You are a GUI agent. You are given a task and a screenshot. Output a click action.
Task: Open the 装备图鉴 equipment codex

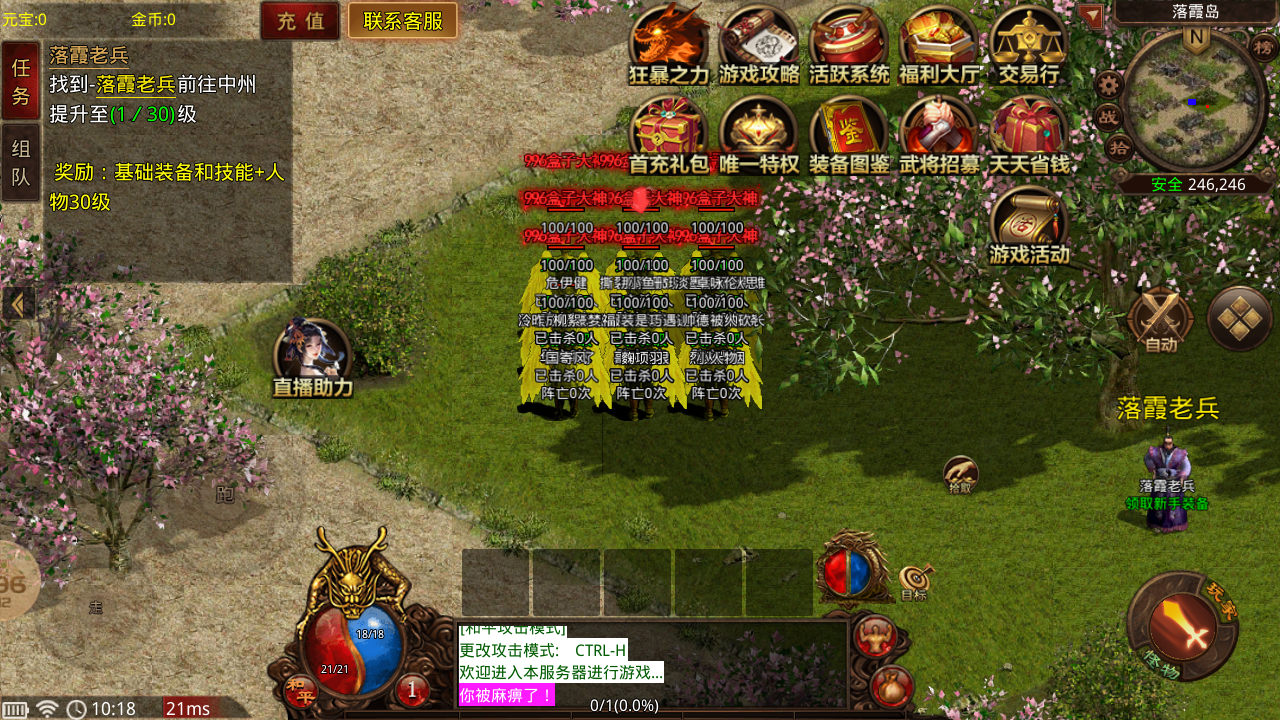click(849, 135)
